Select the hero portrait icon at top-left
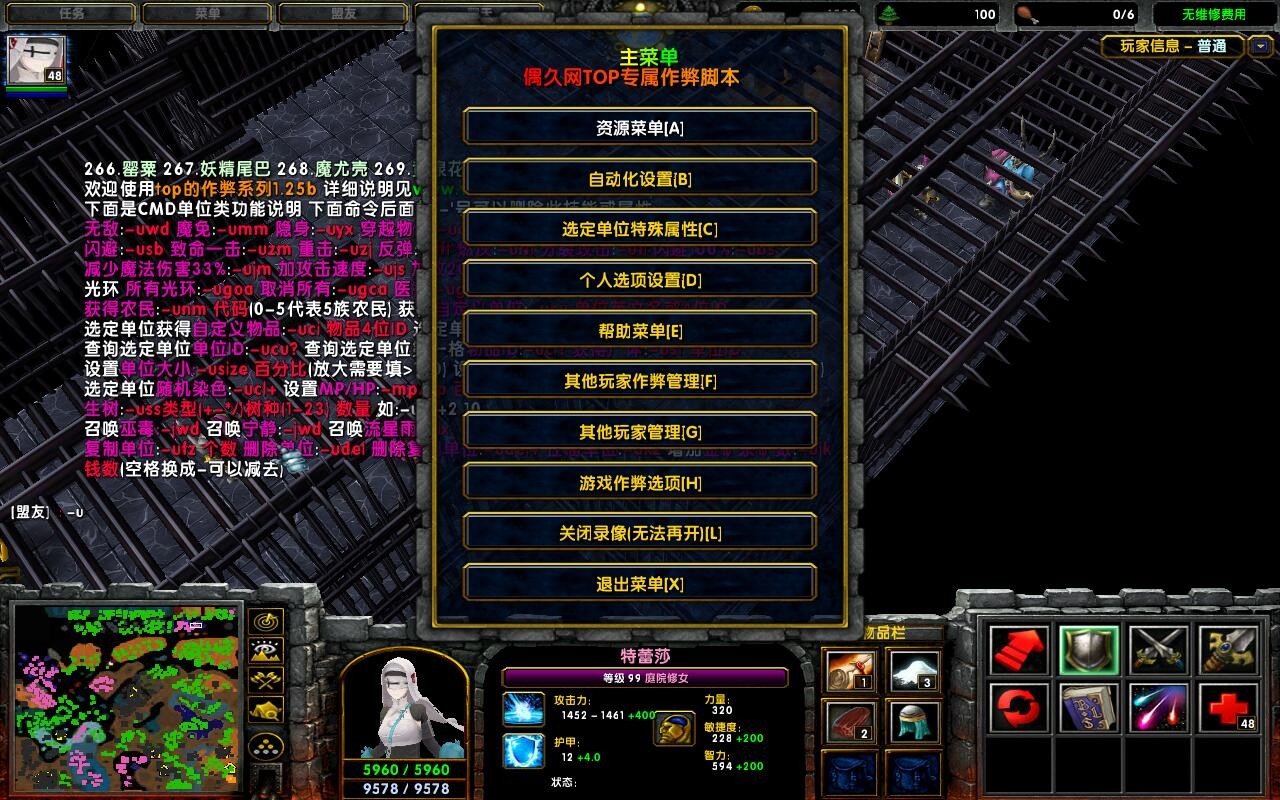This screenshot has height=800, width=1280. (x=36, y=61)
